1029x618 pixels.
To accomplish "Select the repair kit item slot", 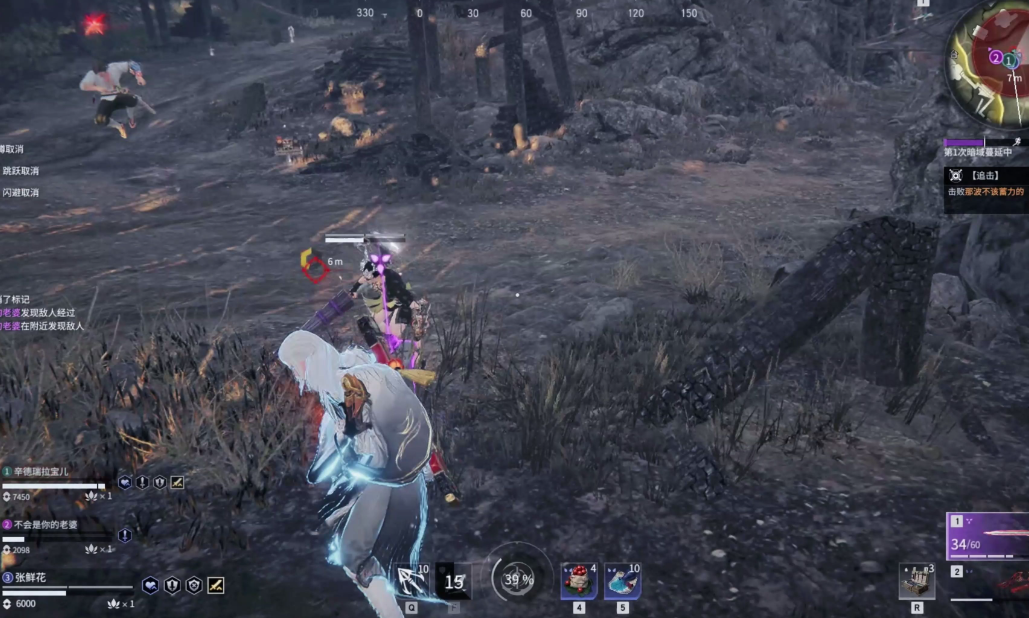I will [x=917, y=581].
